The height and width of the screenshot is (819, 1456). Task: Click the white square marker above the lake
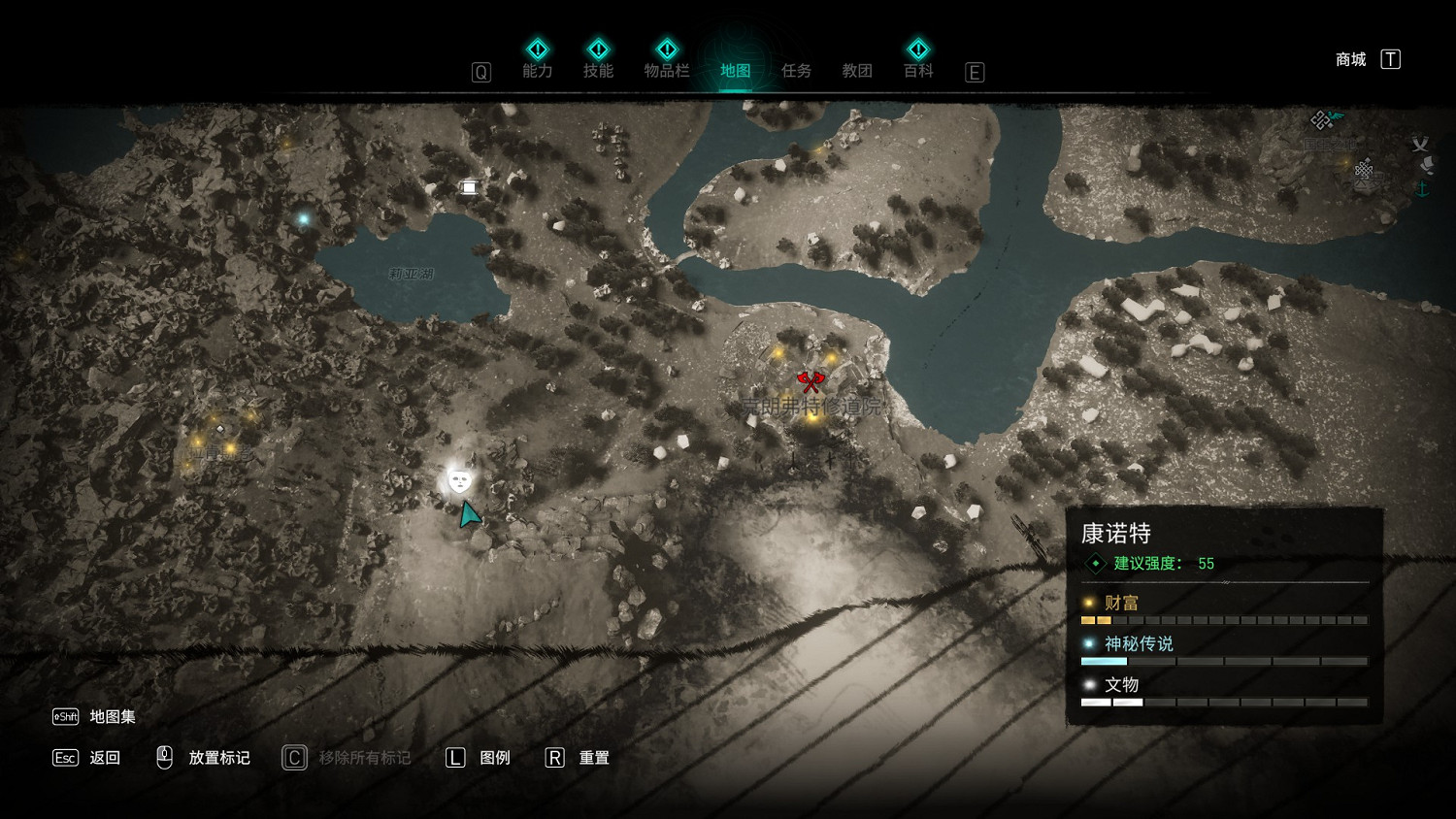click(469, 187)
